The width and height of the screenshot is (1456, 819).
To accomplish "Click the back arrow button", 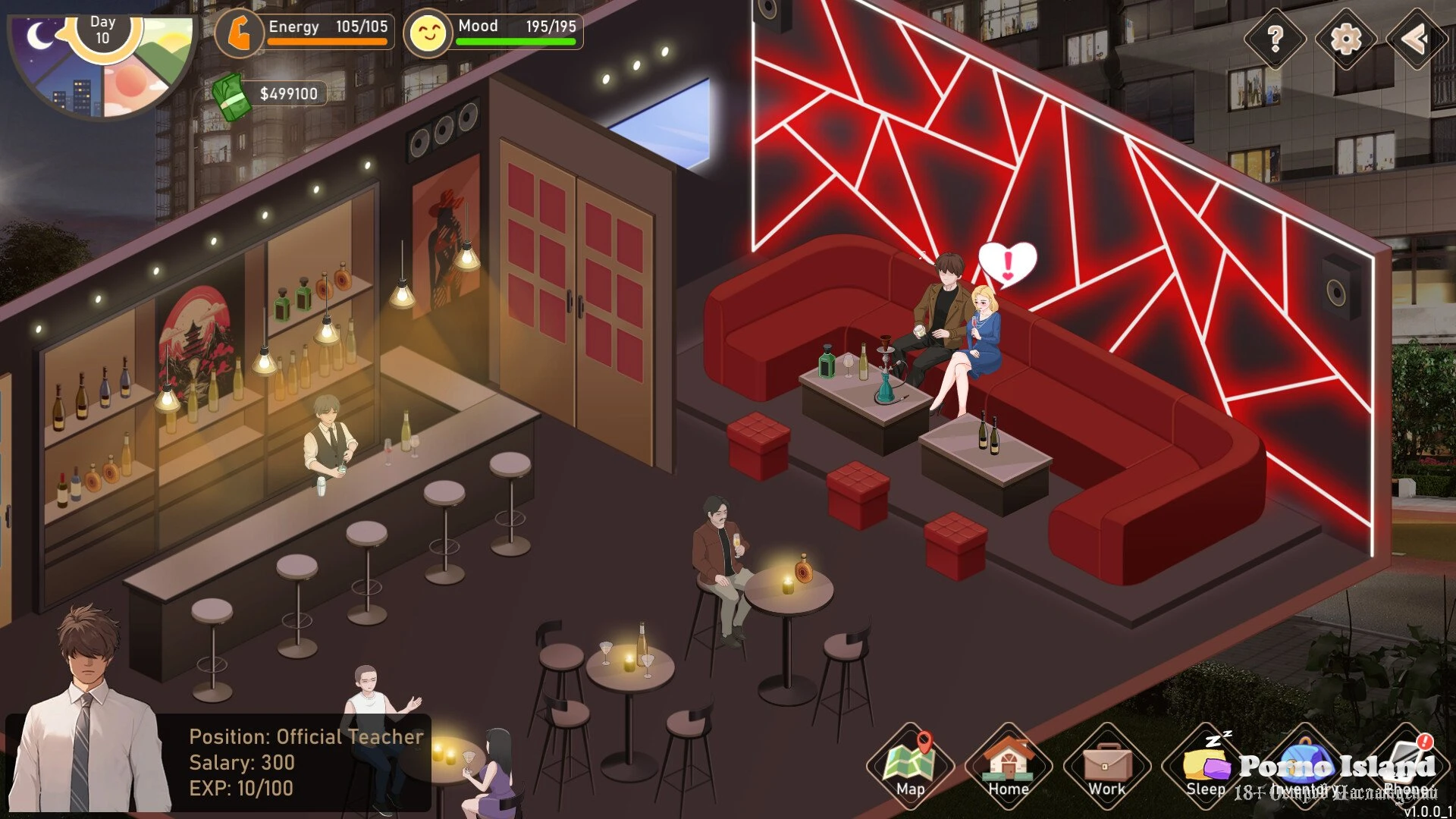I will point(1415,38).
